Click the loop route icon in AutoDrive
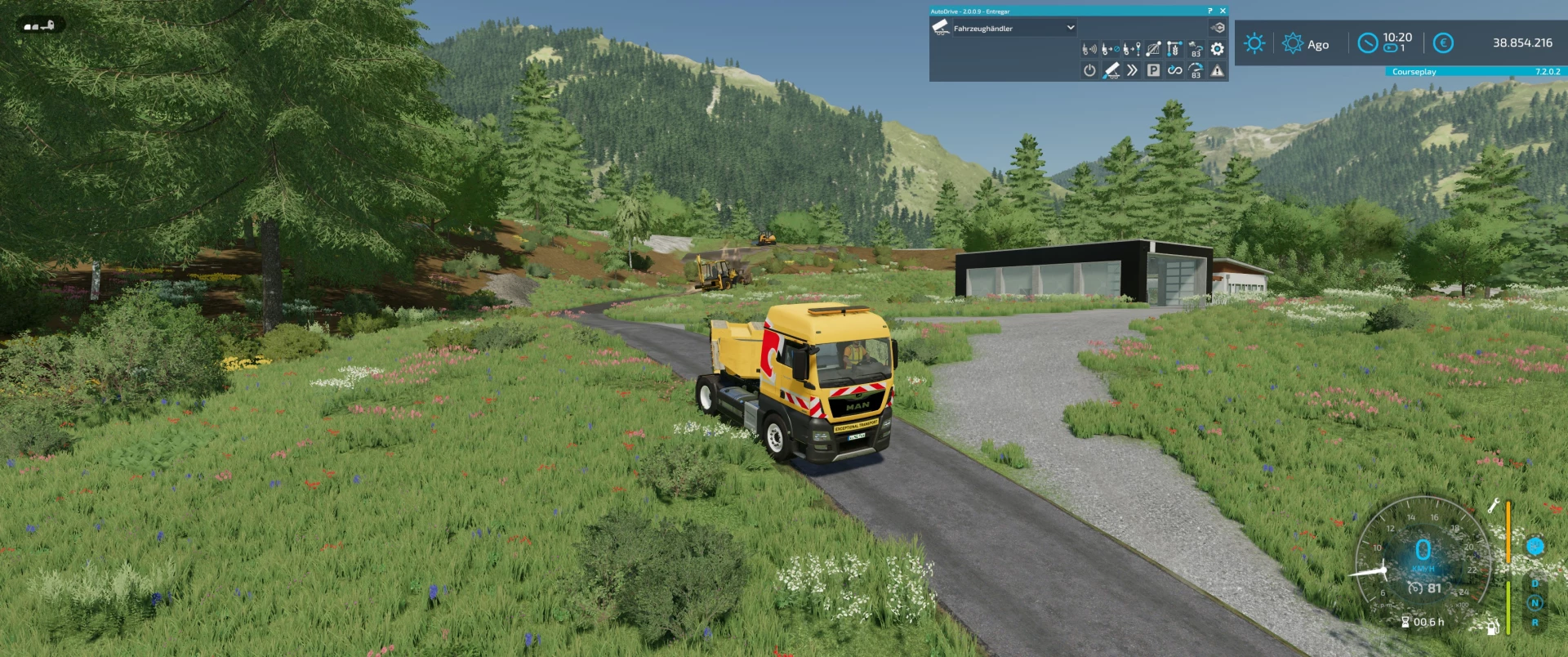The image size is (1568, 657). (x=1174, y=71)
